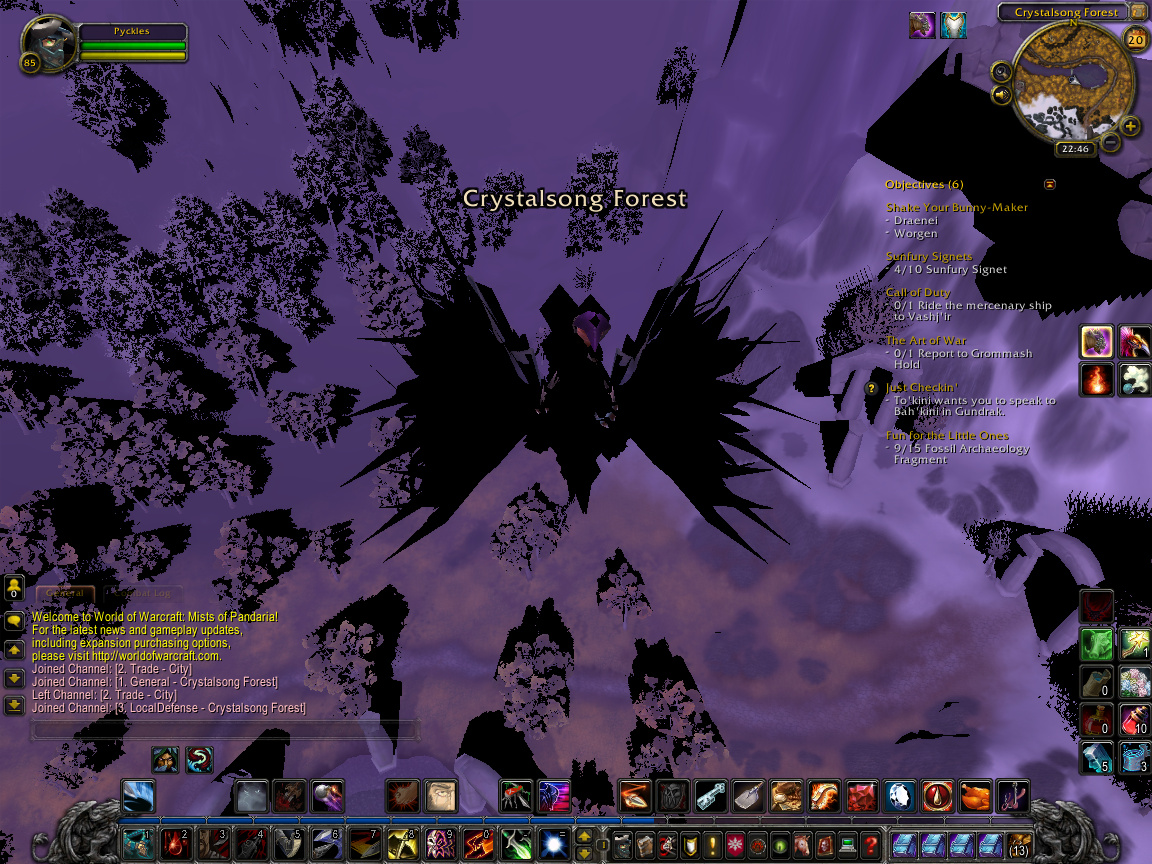This screenshot has height=864, width=1152.
Task: Activate the roast turkey food item
Action: pyautogui.click(x=975, y=797)
